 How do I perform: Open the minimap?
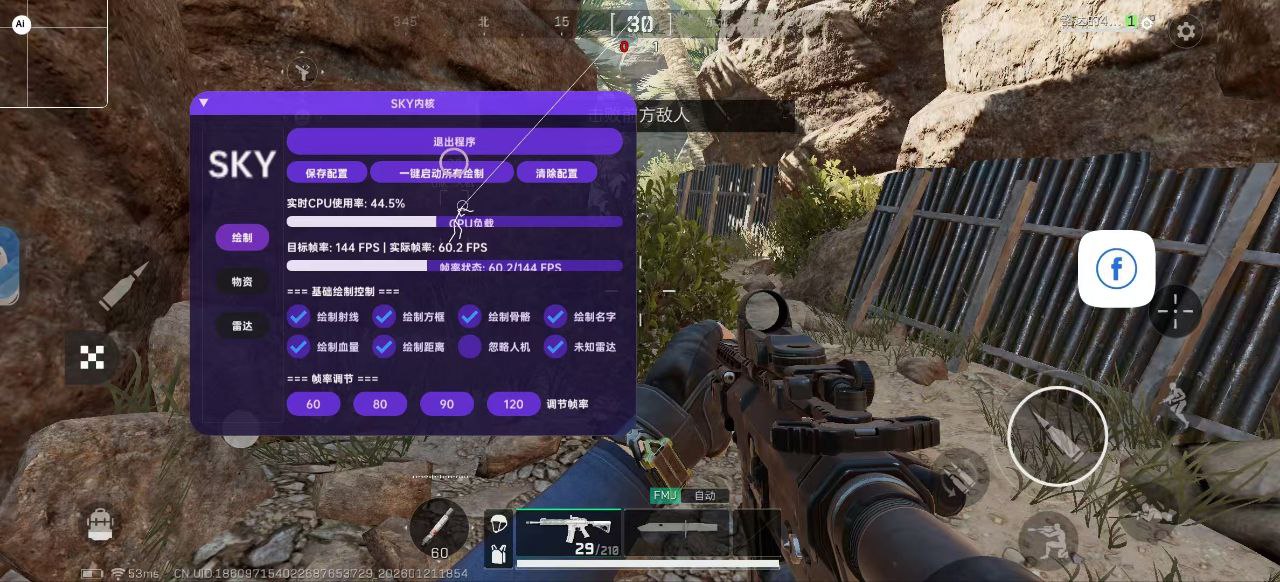point(54,53)
